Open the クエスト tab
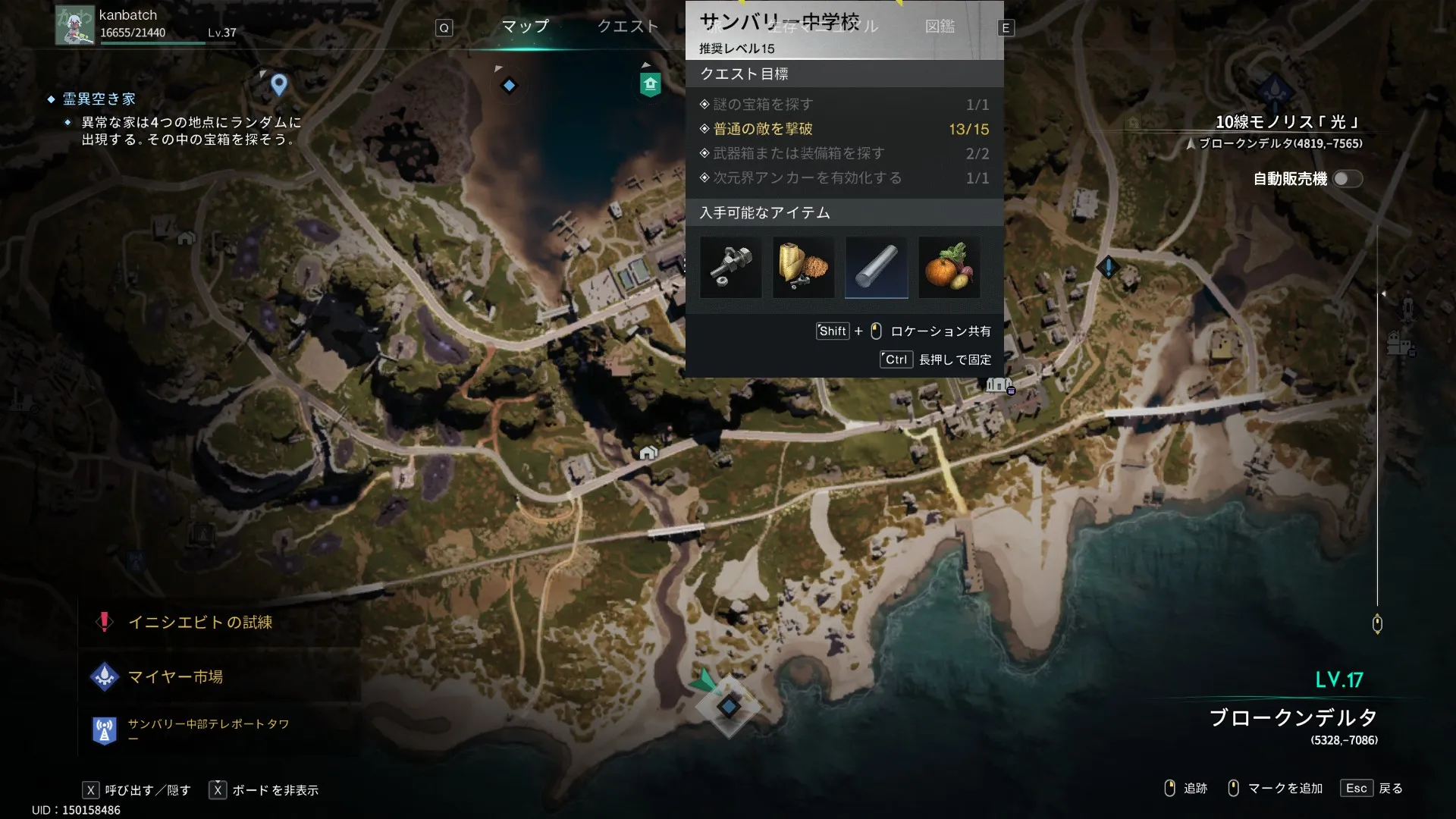The height and width of the screenshot is (819, 1456). 627,27
